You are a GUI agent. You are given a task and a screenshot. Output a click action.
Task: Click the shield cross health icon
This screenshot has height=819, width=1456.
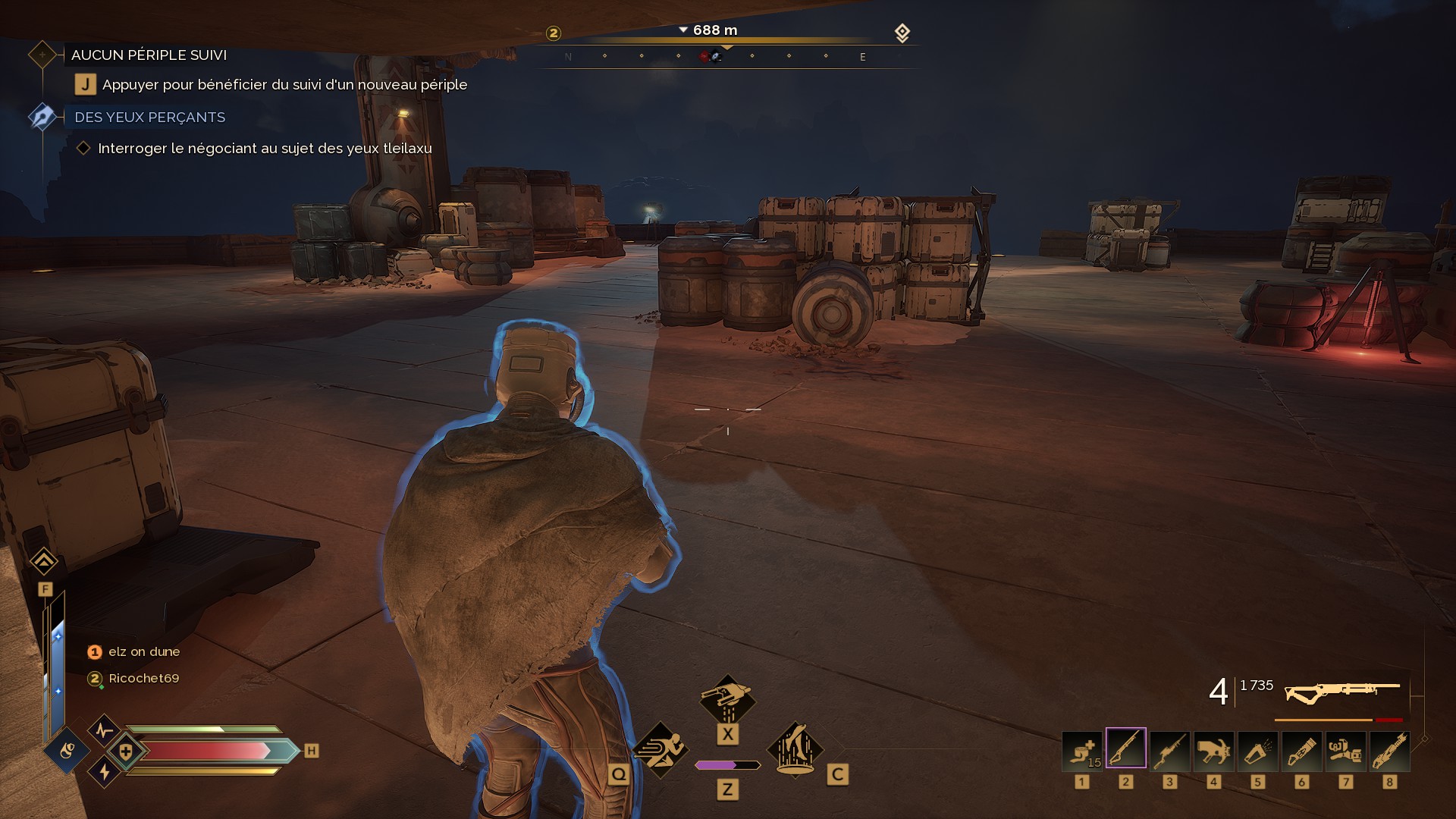coord(126,752)
